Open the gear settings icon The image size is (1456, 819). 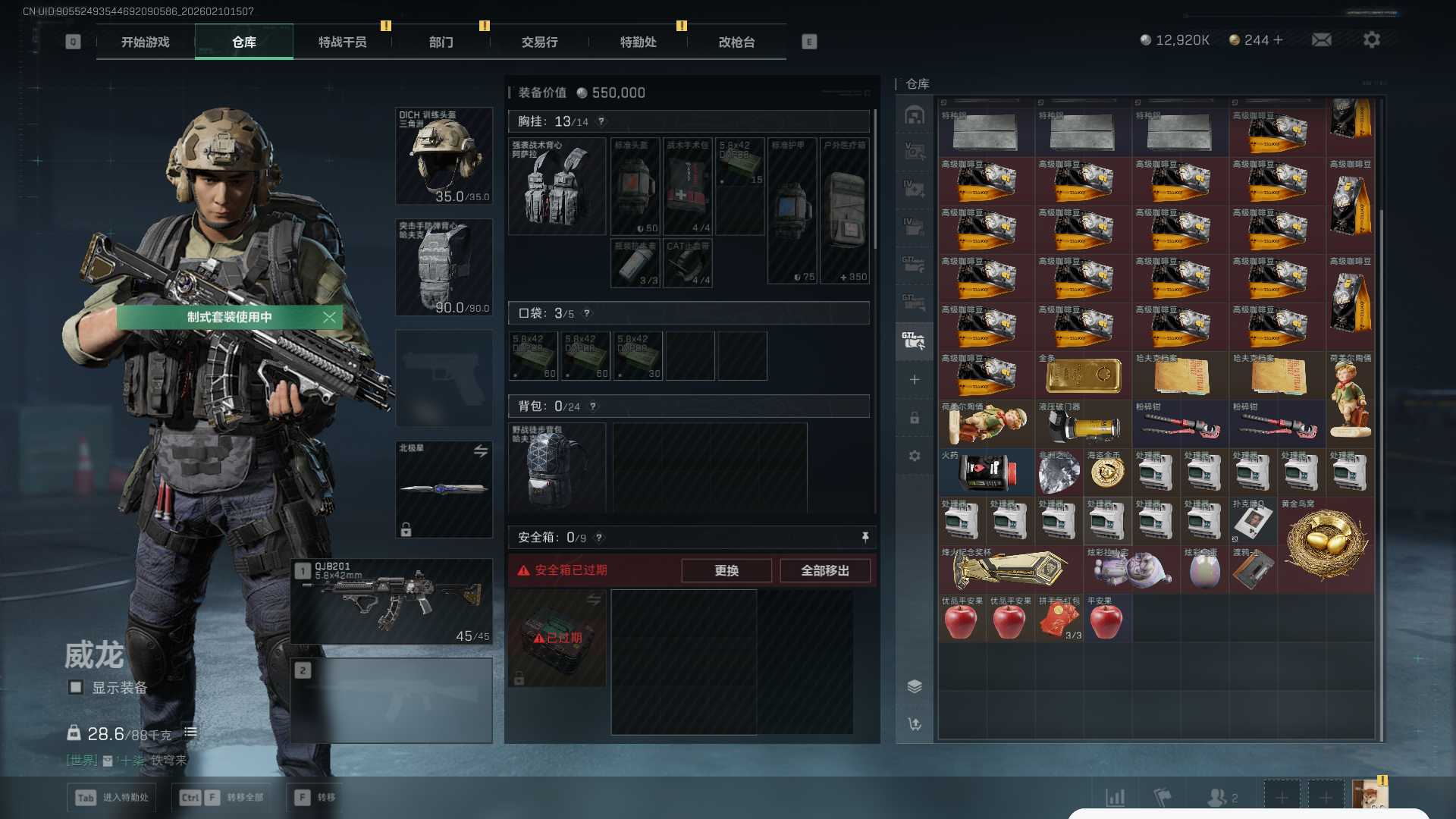tap(1372, 39)
